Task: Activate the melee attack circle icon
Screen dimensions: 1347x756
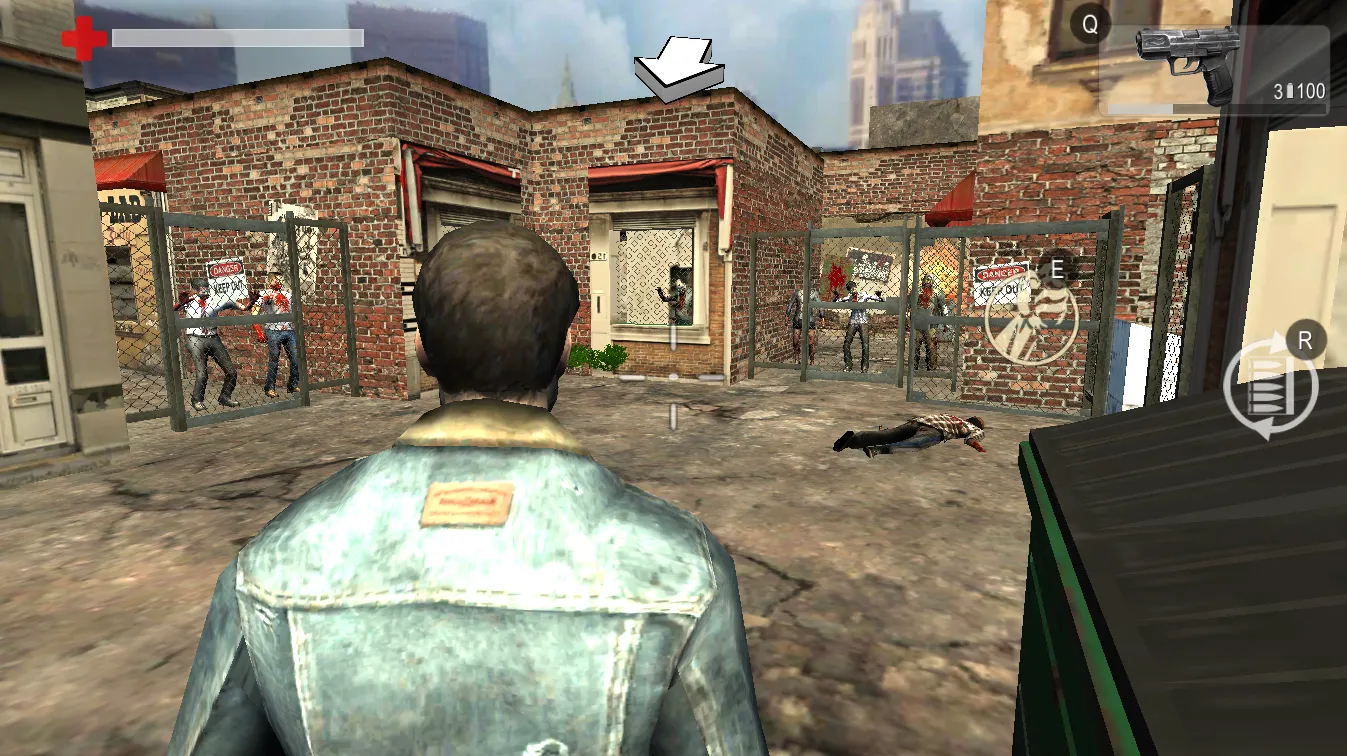Action: tap(1031, 318)
